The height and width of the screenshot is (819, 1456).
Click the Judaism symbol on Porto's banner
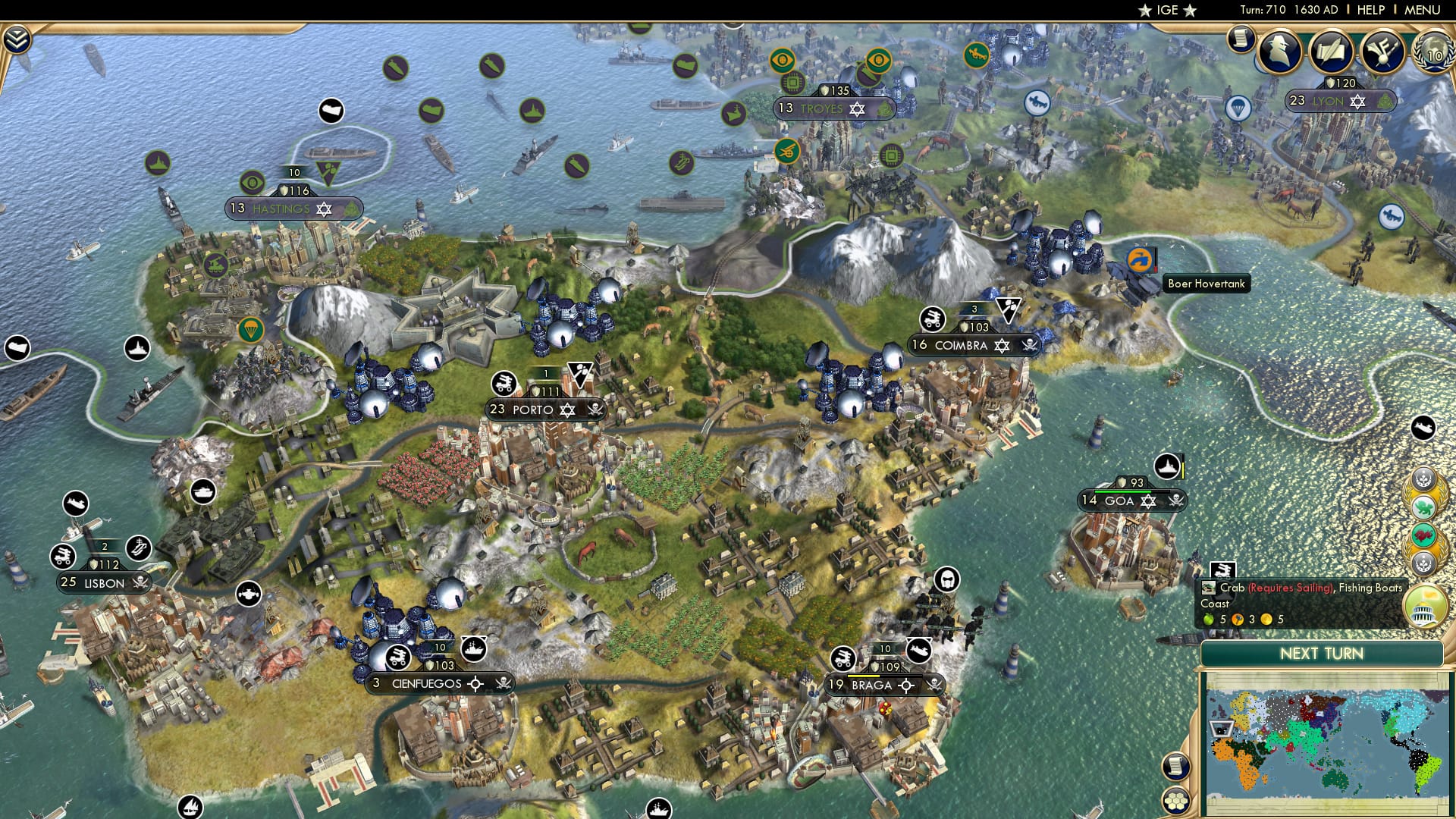coord(567,409)
